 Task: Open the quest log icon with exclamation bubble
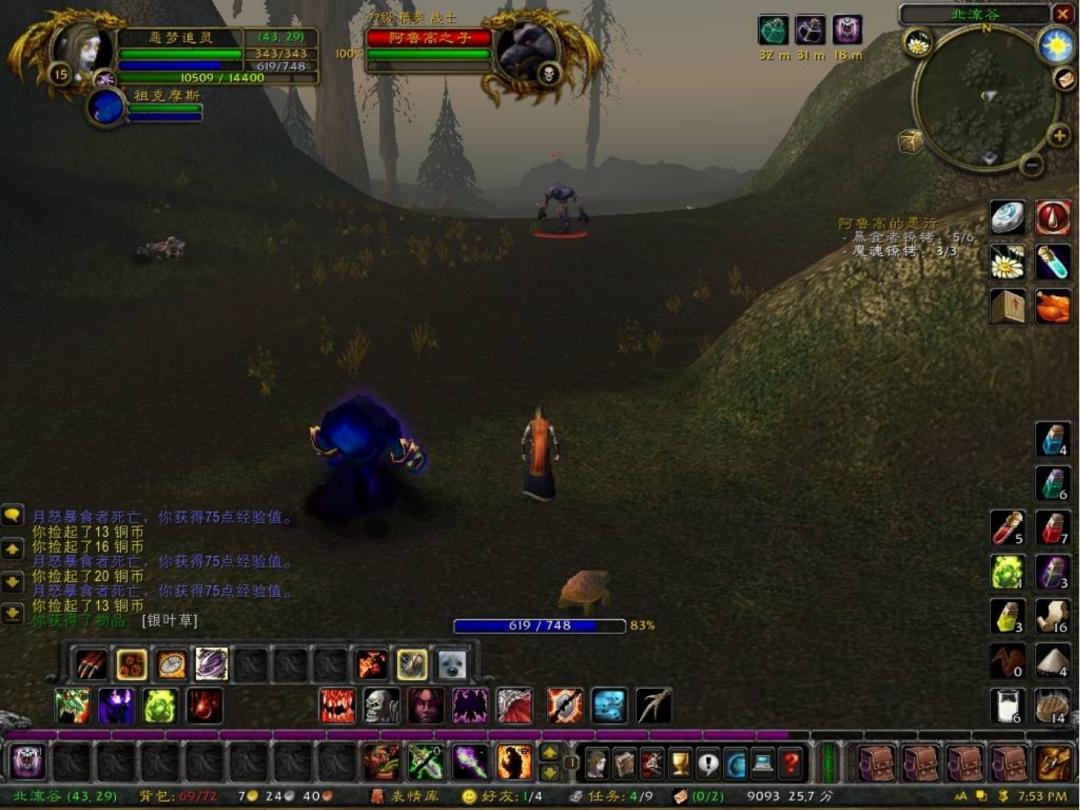click(x=708, y=764)
